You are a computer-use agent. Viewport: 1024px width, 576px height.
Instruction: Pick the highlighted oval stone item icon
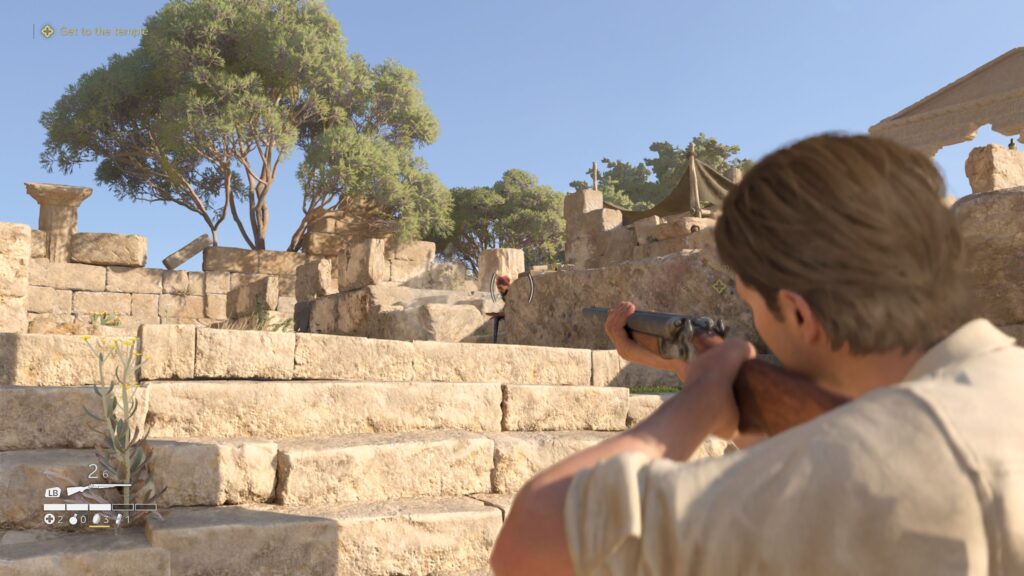click(x=96, y=519)
